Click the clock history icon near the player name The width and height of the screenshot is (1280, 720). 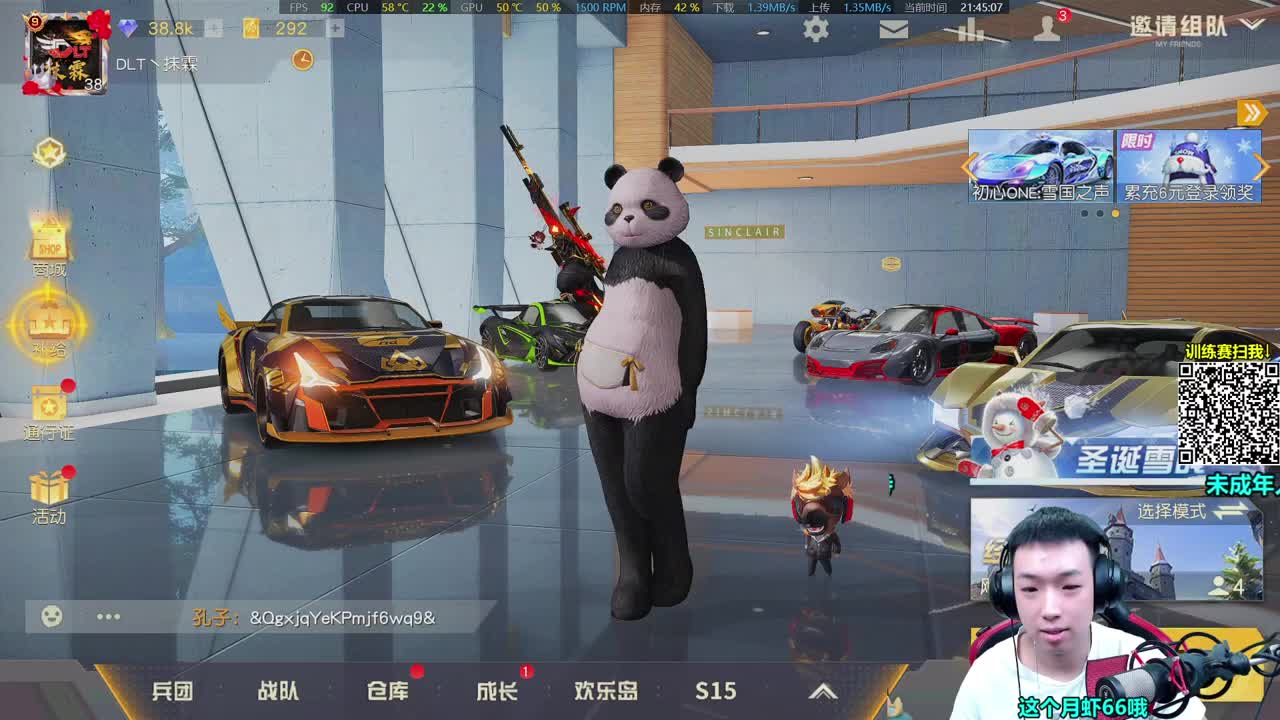point(301,61)
